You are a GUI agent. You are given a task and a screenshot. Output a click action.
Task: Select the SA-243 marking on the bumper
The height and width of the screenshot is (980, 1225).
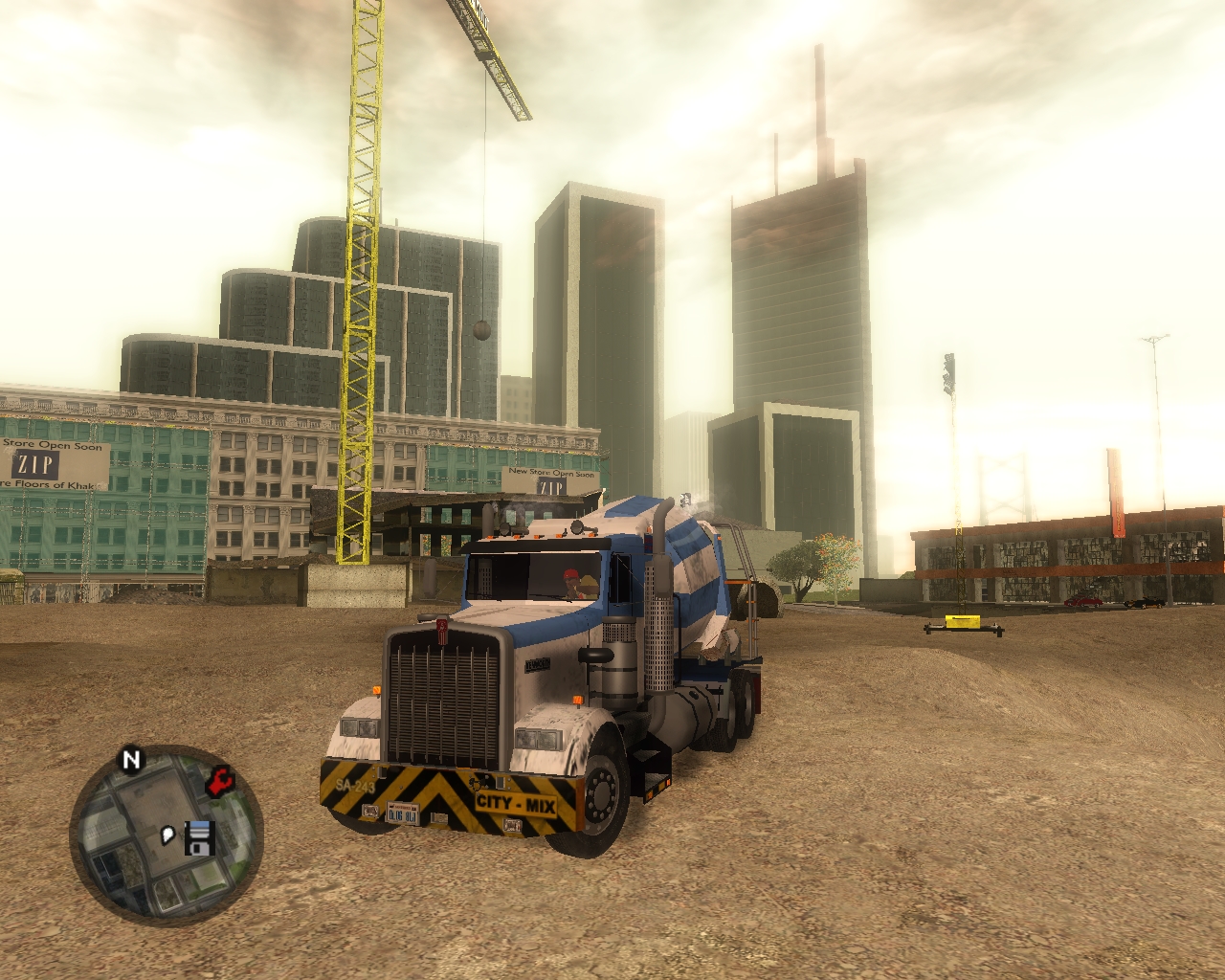[x=356, y=785]
